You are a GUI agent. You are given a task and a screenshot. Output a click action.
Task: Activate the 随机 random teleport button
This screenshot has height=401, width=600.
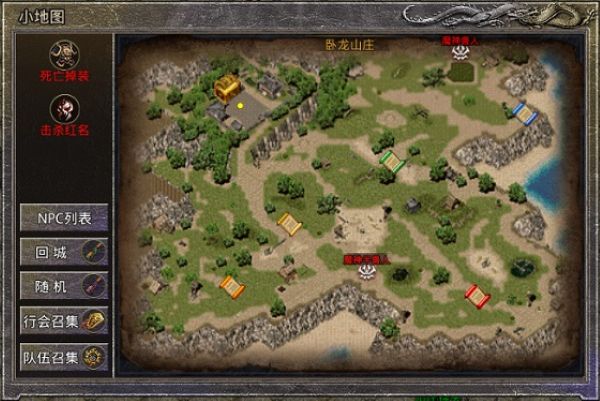coord(65,285)
